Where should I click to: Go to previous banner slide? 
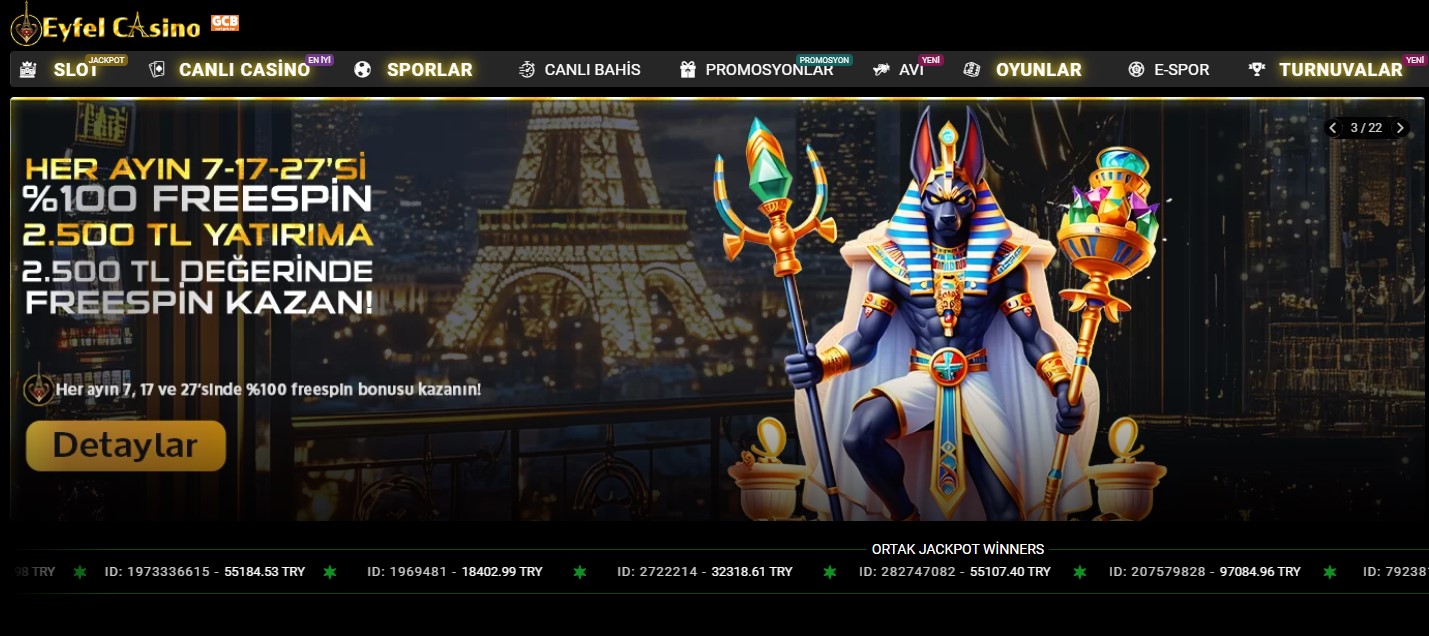tap(1333, 128)
